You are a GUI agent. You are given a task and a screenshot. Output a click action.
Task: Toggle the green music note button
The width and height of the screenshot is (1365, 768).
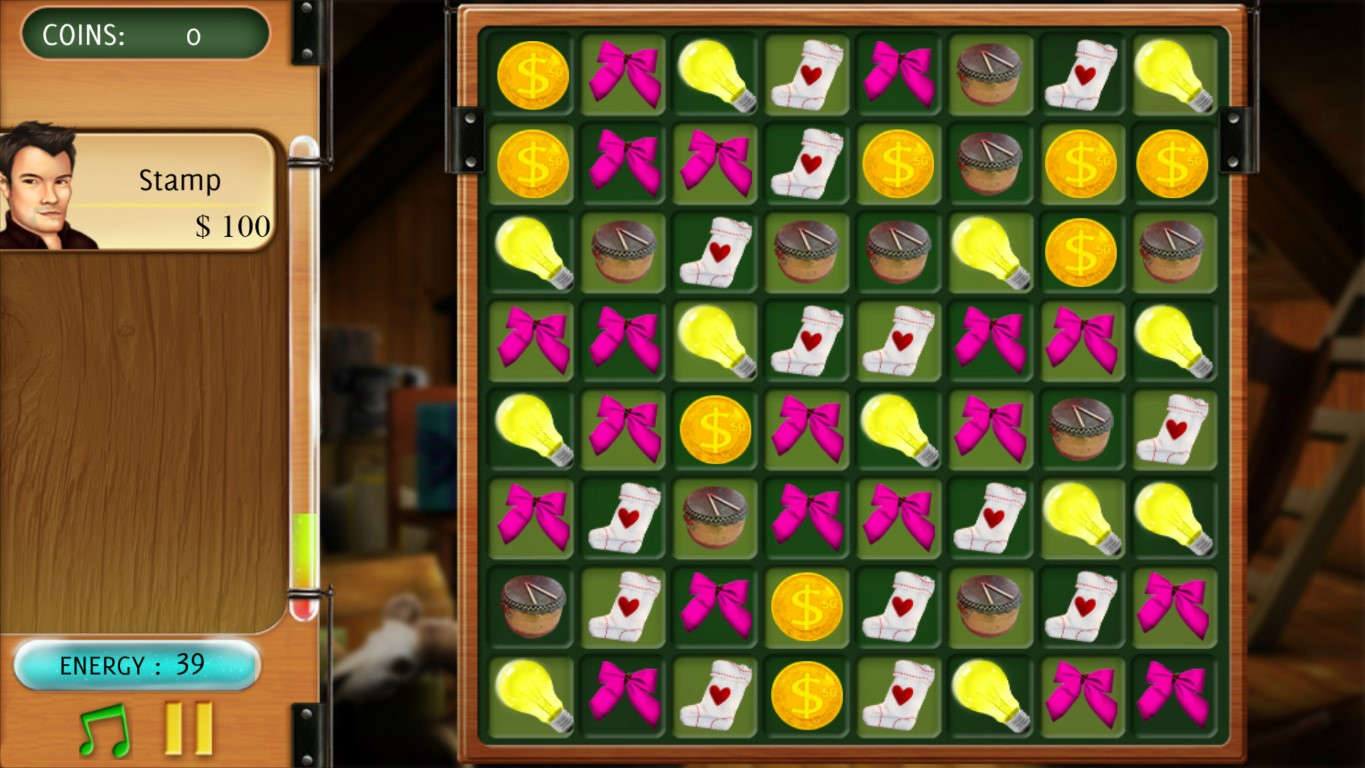[104, 729]
